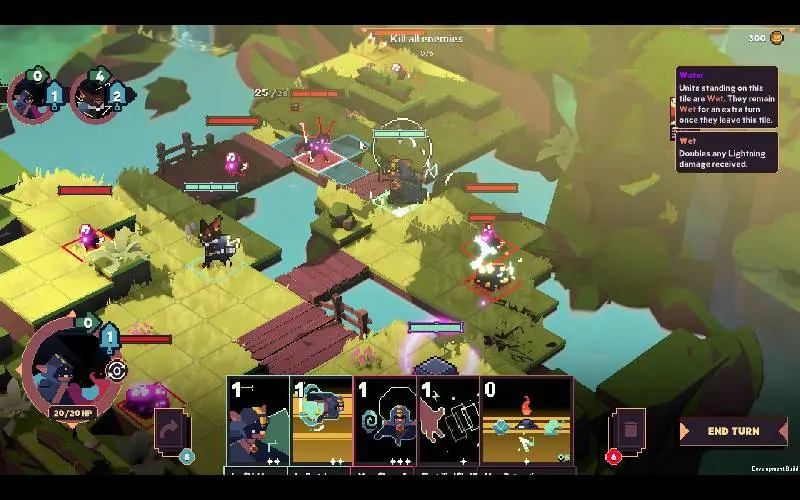
Task: Select the first party member portrait
Action: [30, 96]
